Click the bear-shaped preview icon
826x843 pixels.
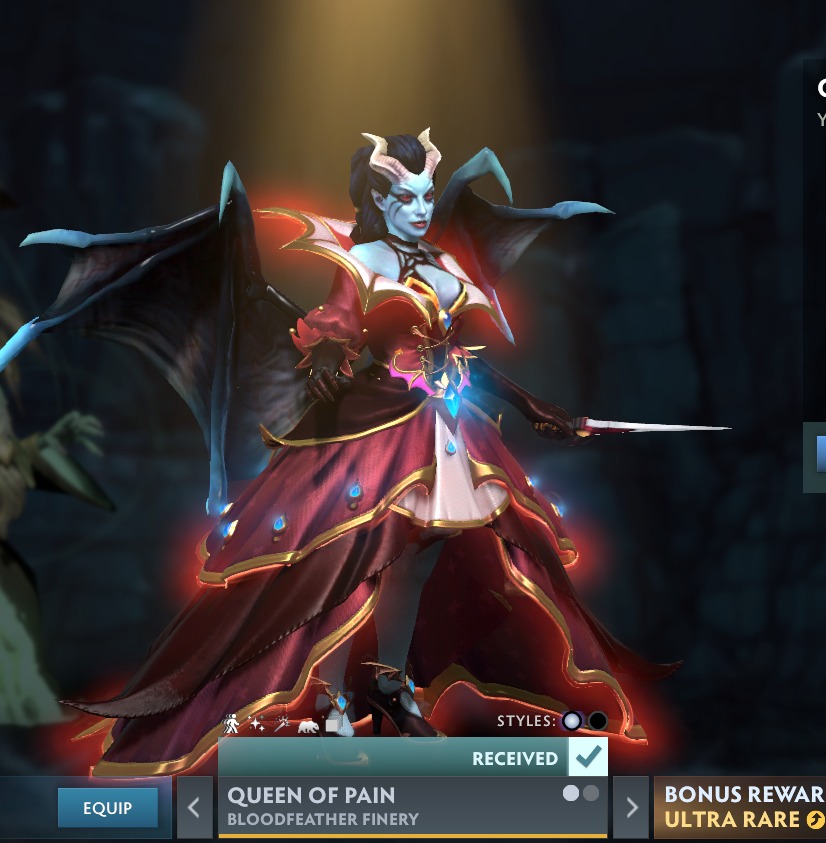(x=307, y=724)
